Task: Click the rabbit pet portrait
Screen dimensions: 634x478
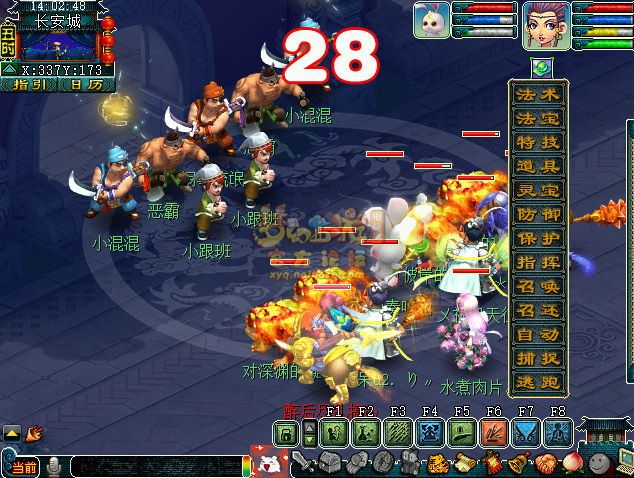Action: coord(431,21)
